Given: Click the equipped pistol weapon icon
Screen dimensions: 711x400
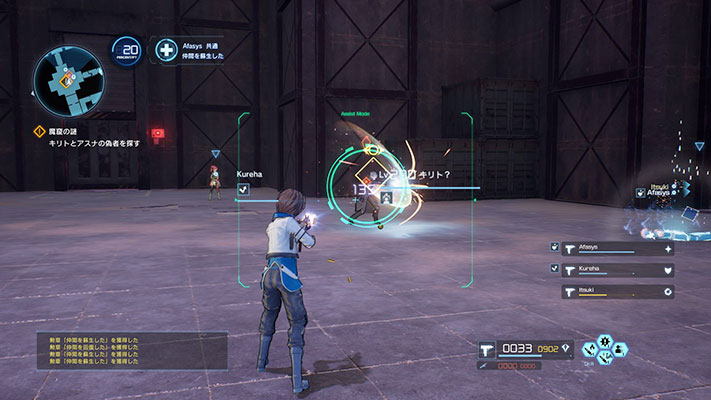Looking at the screenshot, I should coord(489,349).
